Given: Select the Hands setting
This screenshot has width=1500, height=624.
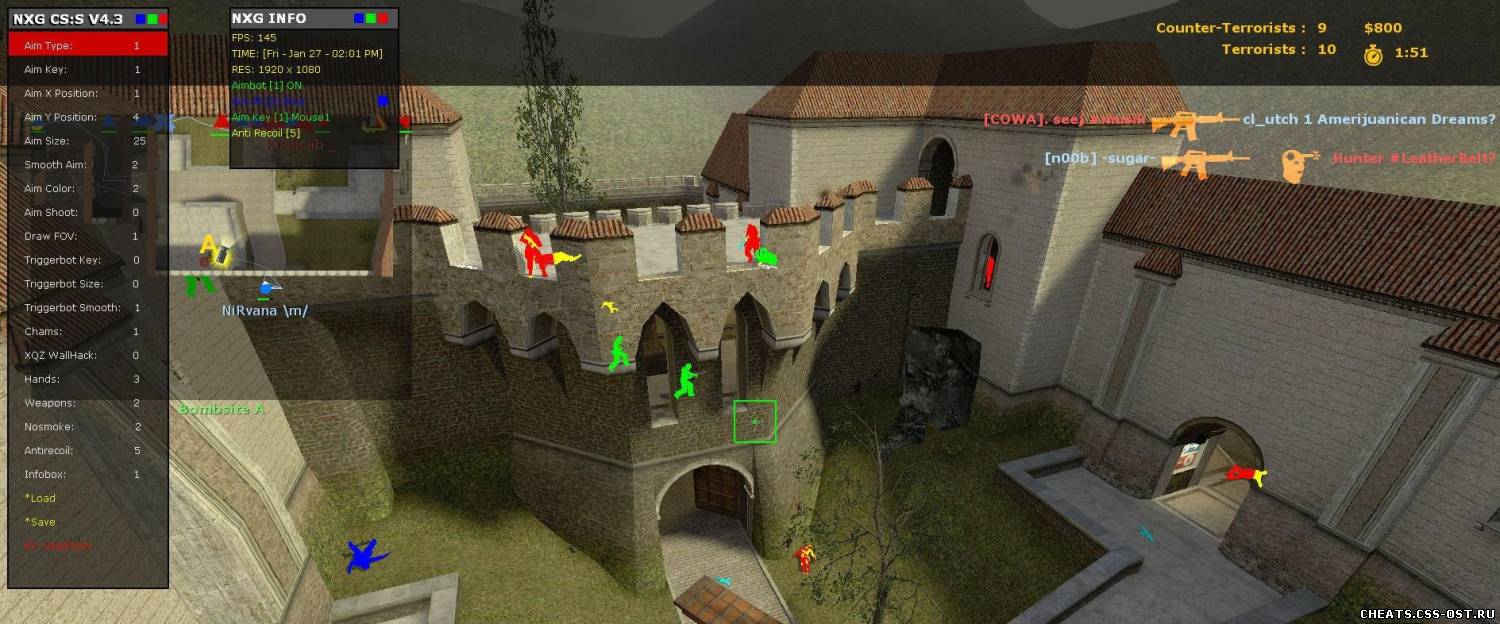Looking at the screenshot, I should (88, 379).
